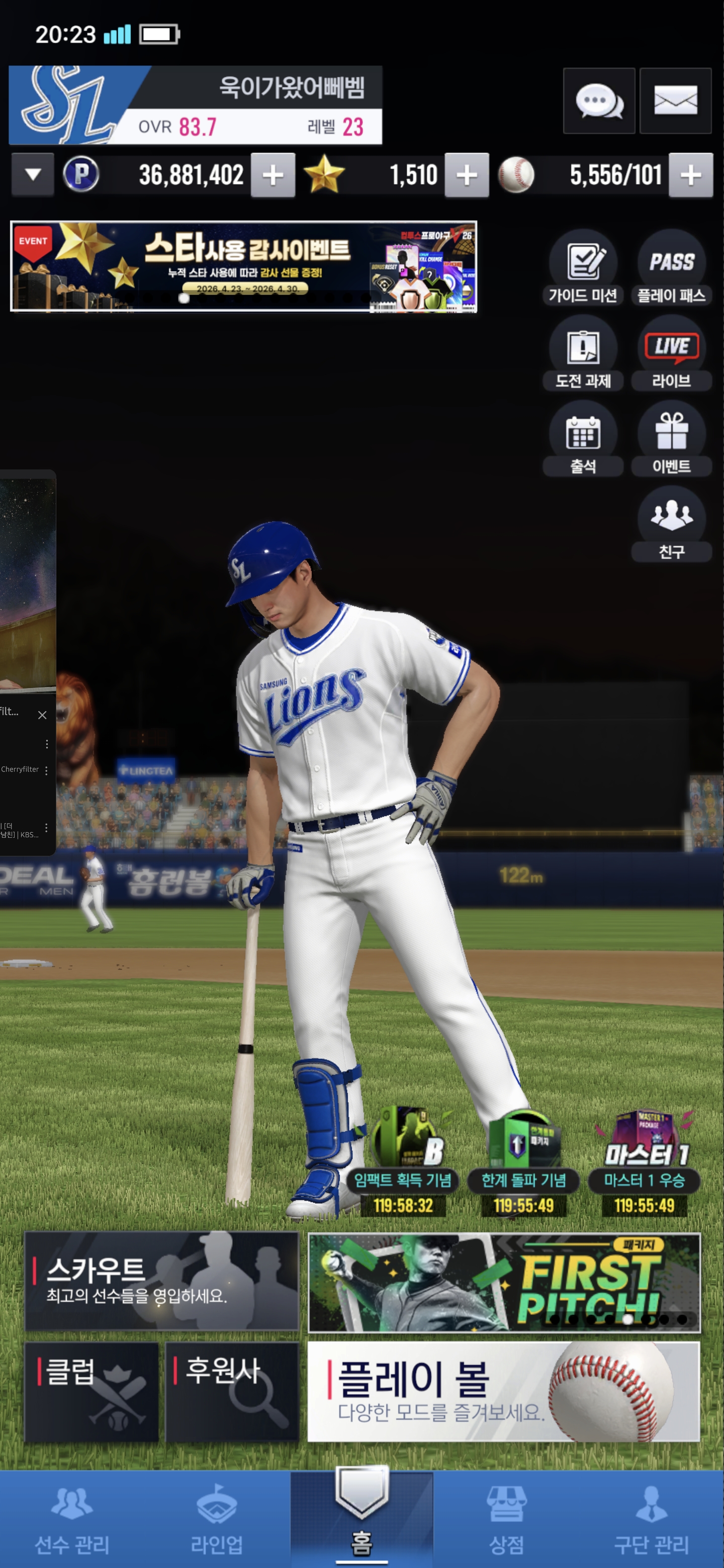Open the 스카우트 scout panel
The width and height of the screenshot is (724, 1568).
point(161,1281)
